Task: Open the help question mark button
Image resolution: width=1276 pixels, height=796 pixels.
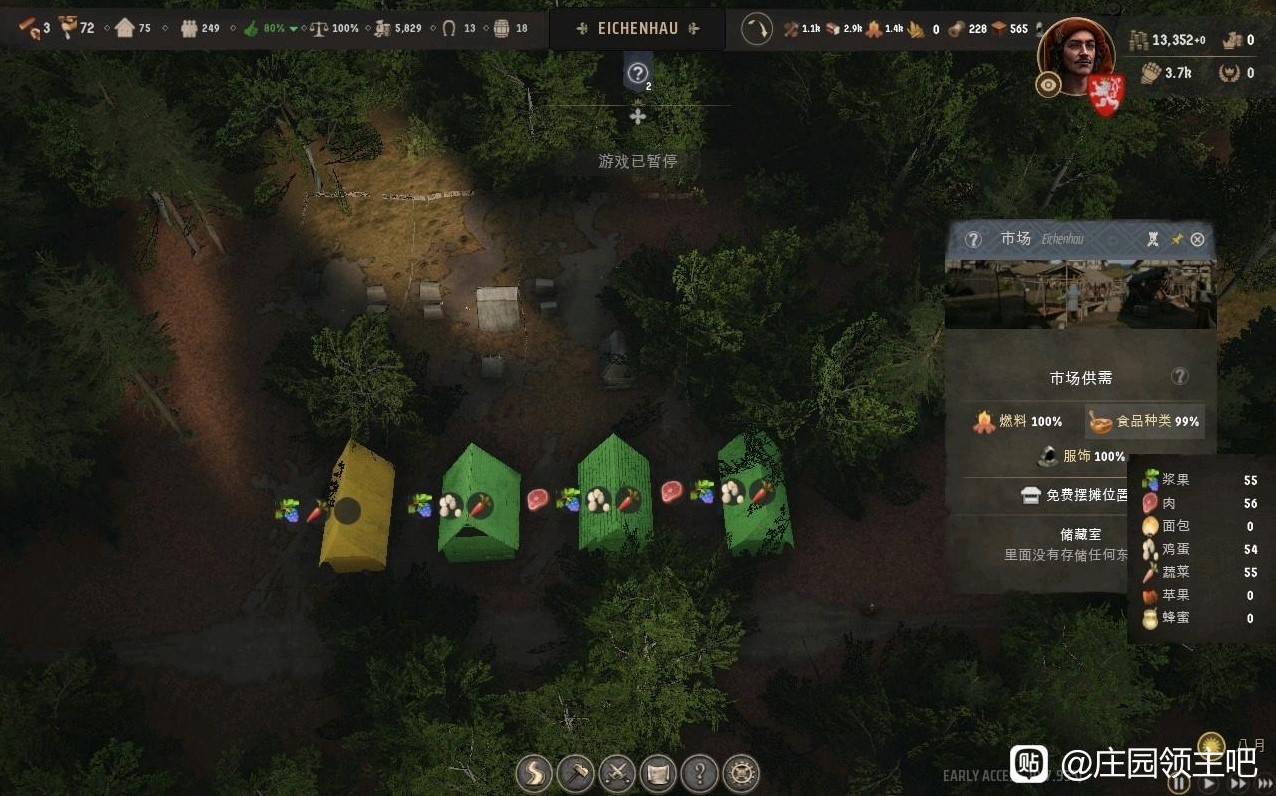Action: click(x=699, y=773)
